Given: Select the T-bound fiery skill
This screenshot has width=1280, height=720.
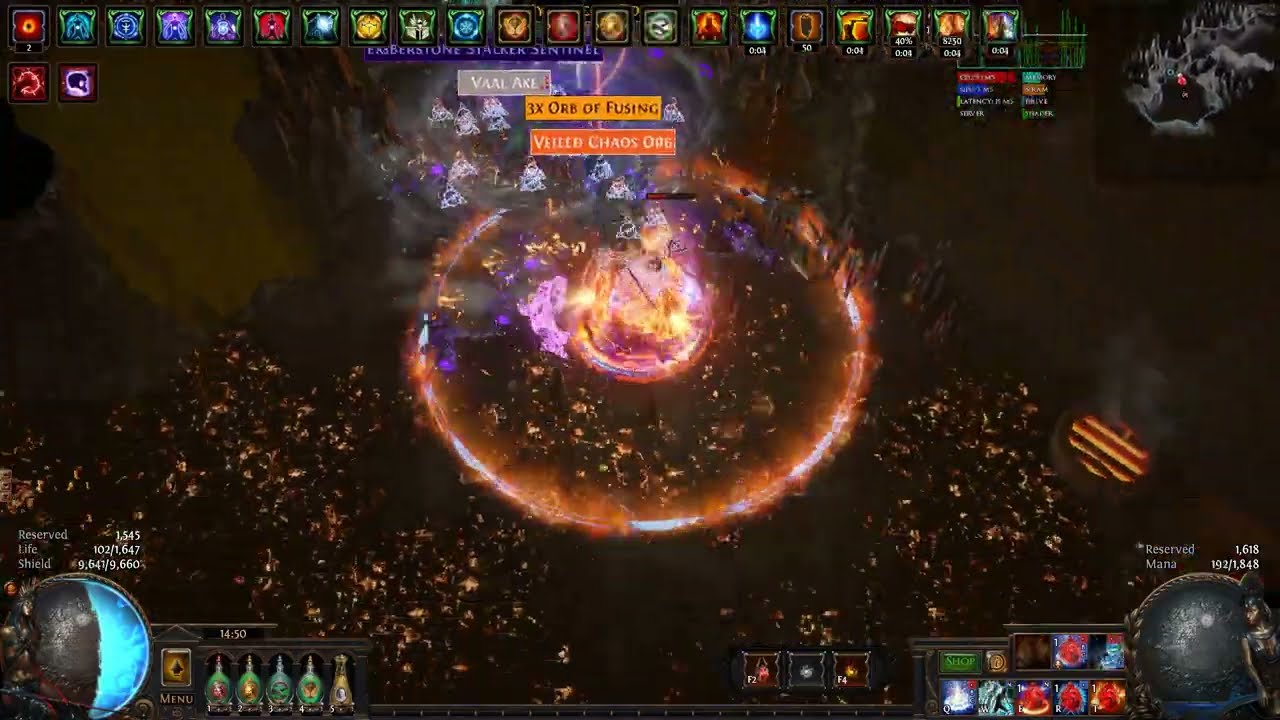Looking at the screenshot, I should click(x=1108, y=696).
